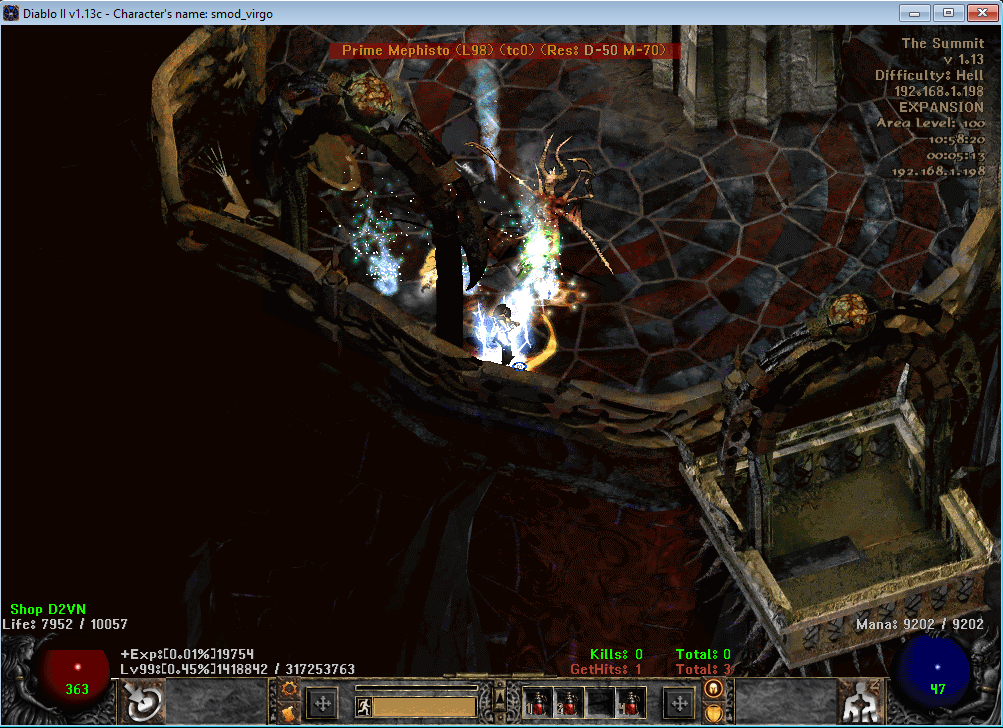1003x728 pixels.
Task: Click the orange helmet icon
Action: pyautogui.click(x=714, y=689)
